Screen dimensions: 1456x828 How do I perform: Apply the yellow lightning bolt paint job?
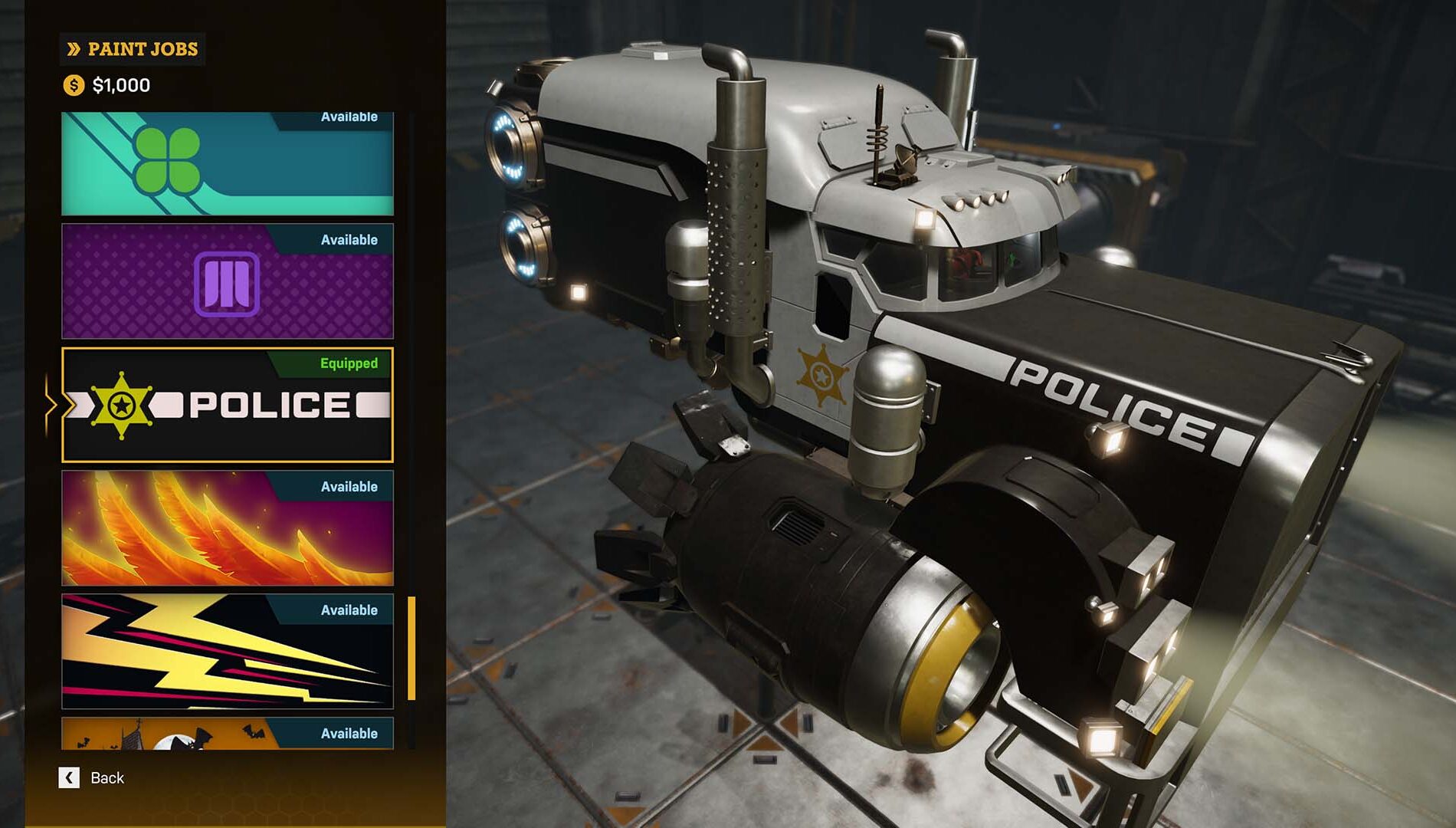tap(228, 652)
